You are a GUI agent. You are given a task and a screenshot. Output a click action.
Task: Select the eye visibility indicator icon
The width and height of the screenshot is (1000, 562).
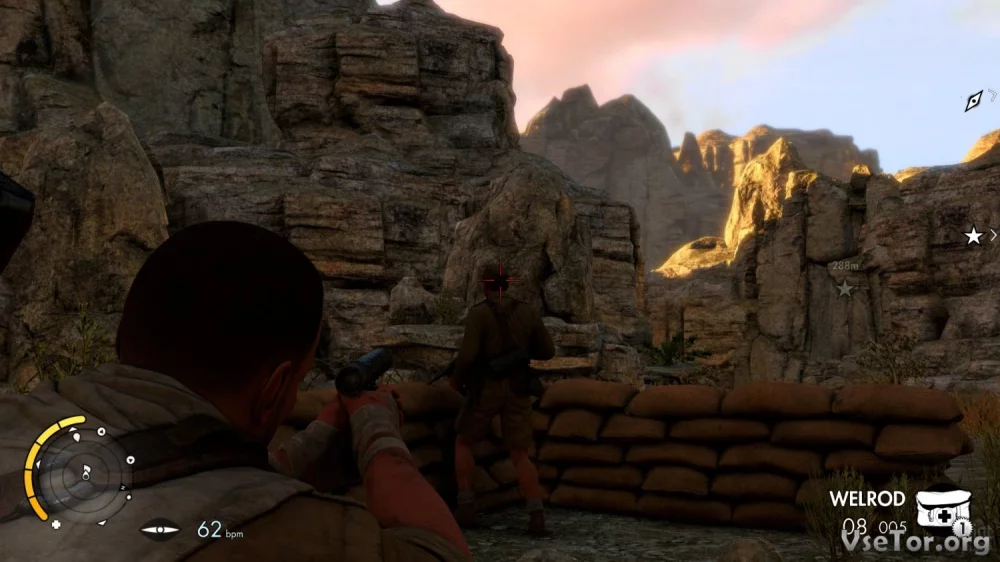coord(160,529)
